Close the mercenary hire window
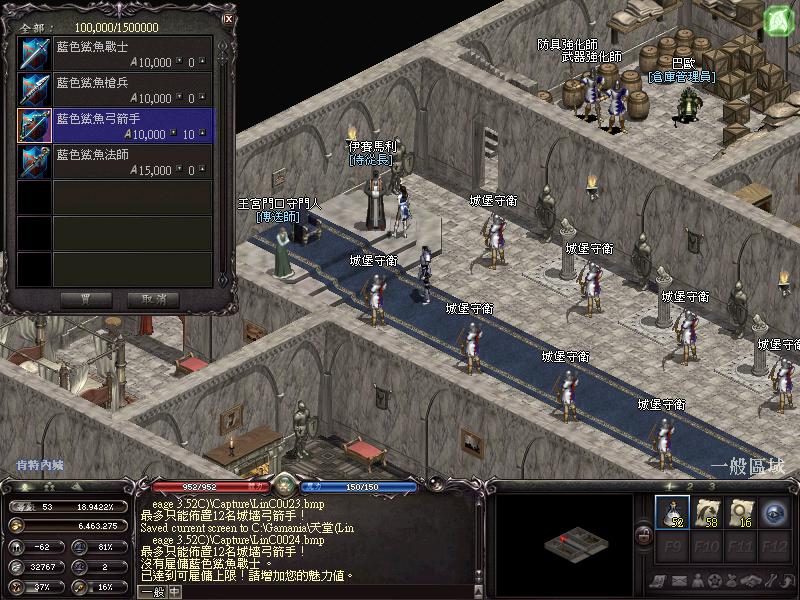This screenshot has width=800, height=600. pos(228,17)
